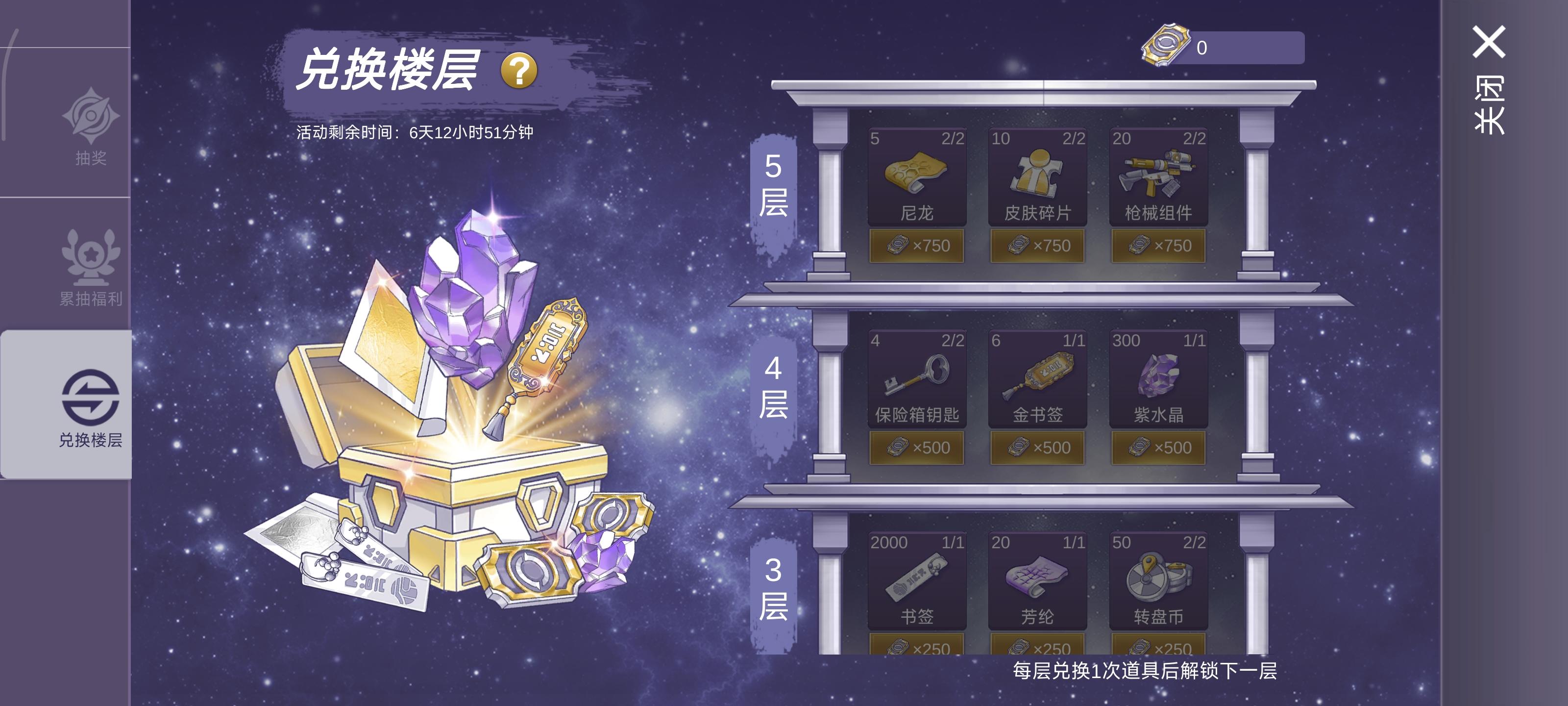Expand the 5层 floor section
The width and height of the screenshot is (1568, 706).
774,189
